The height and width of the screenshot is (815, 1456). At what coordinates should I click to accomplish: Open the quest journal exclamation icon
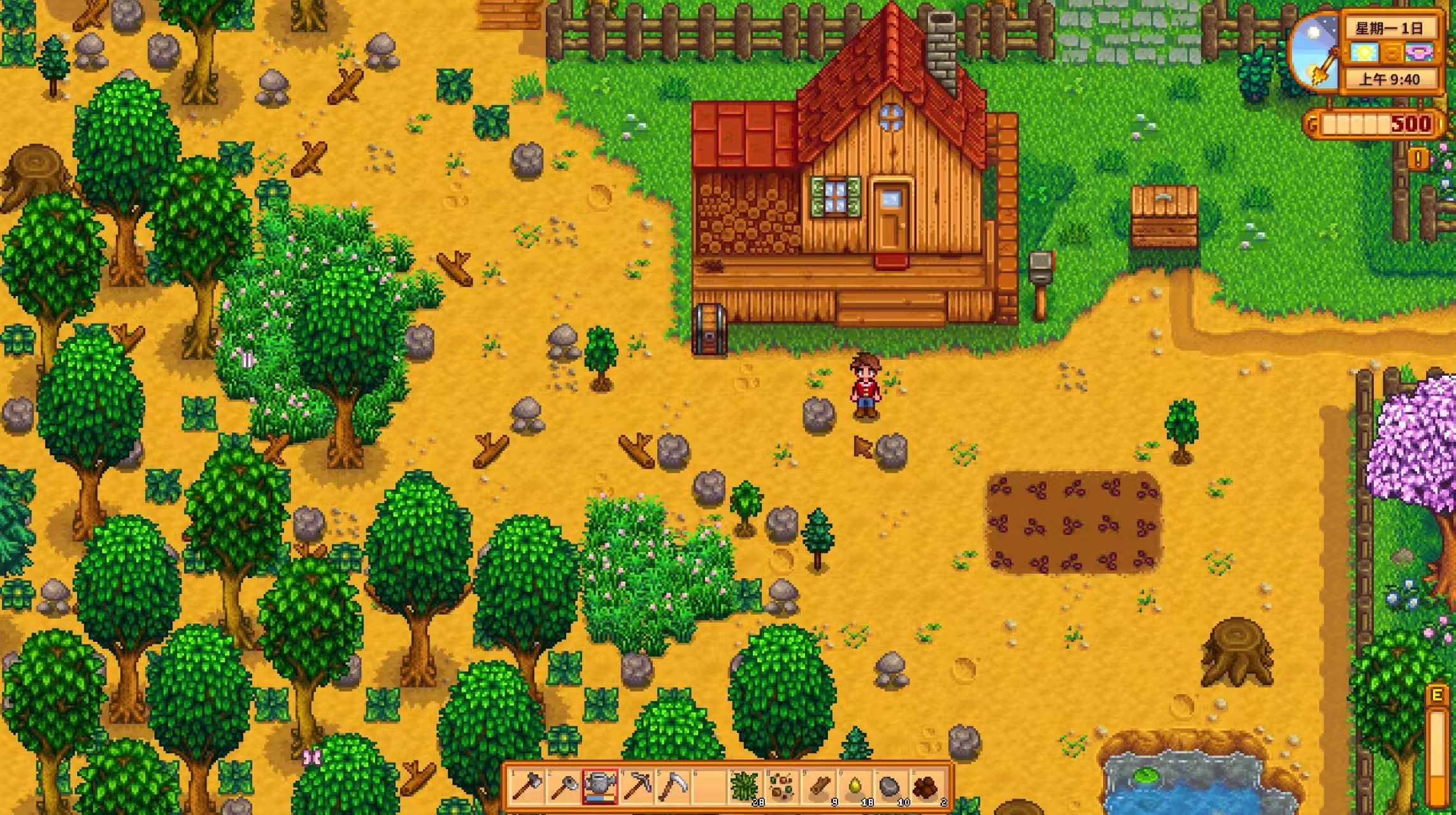(1418, 159)
